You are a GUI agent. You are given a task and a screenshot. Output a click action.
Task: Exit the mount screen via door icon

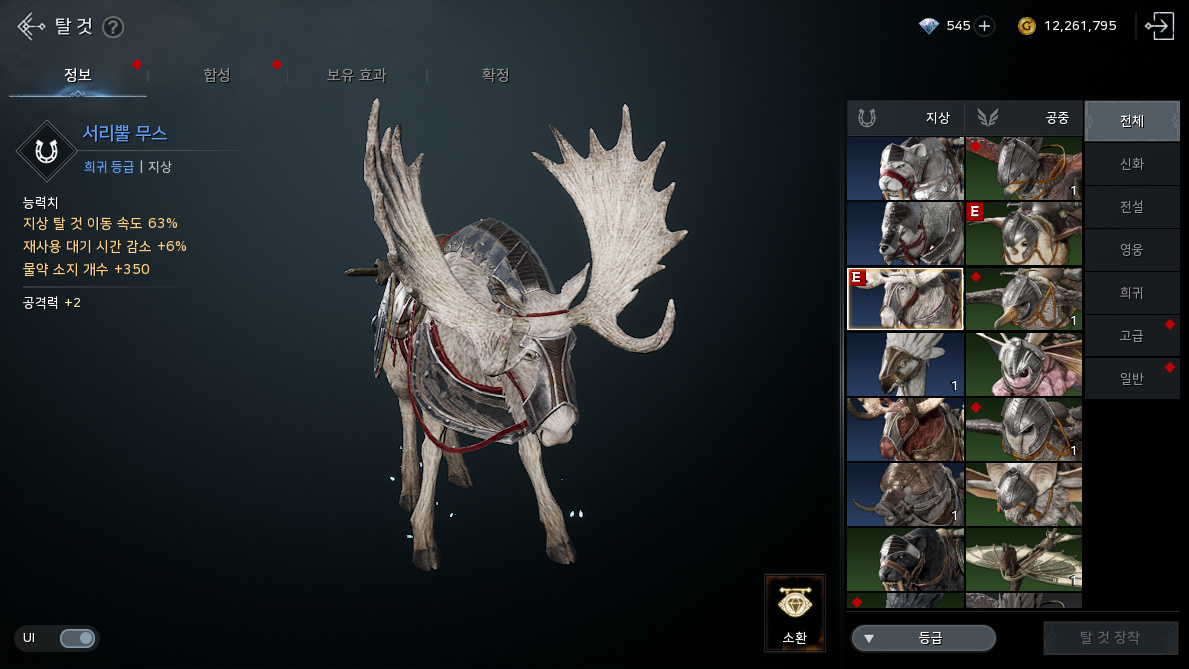(x=1160, y=26)
